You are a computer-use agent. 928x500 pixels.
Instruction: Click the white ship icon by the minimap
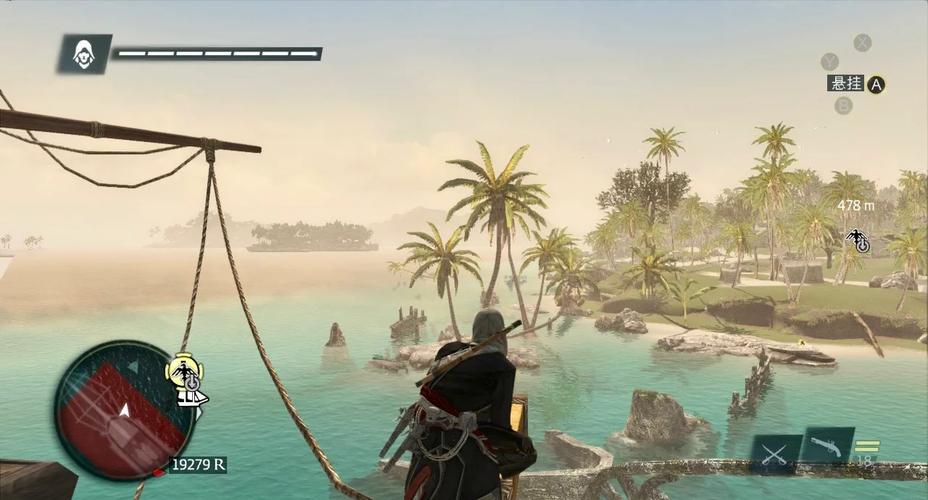pyautogui.click(x=191, y=397)
